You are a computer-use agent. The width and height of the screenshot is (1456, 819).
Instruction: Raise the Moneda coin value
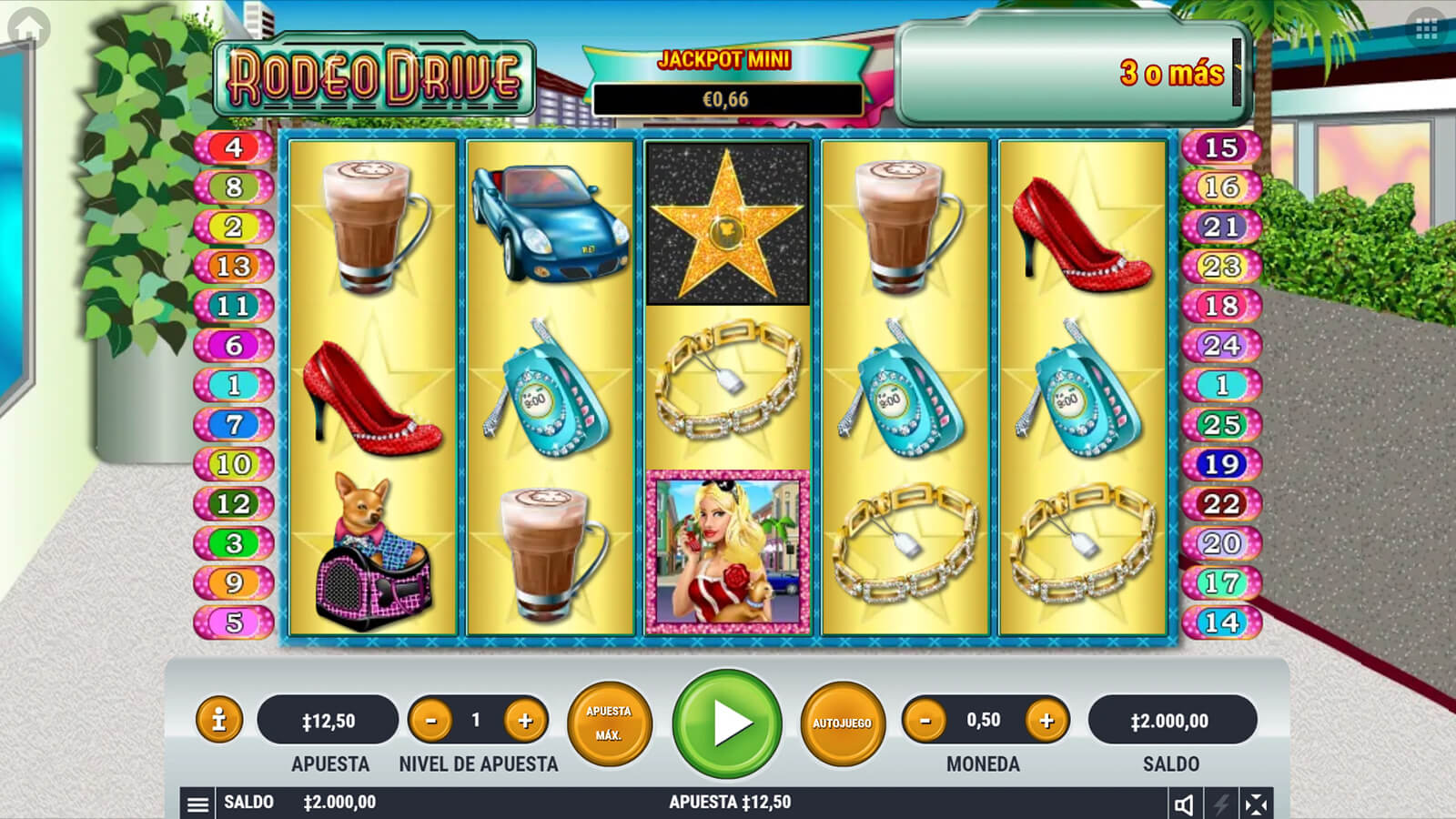1046,721
